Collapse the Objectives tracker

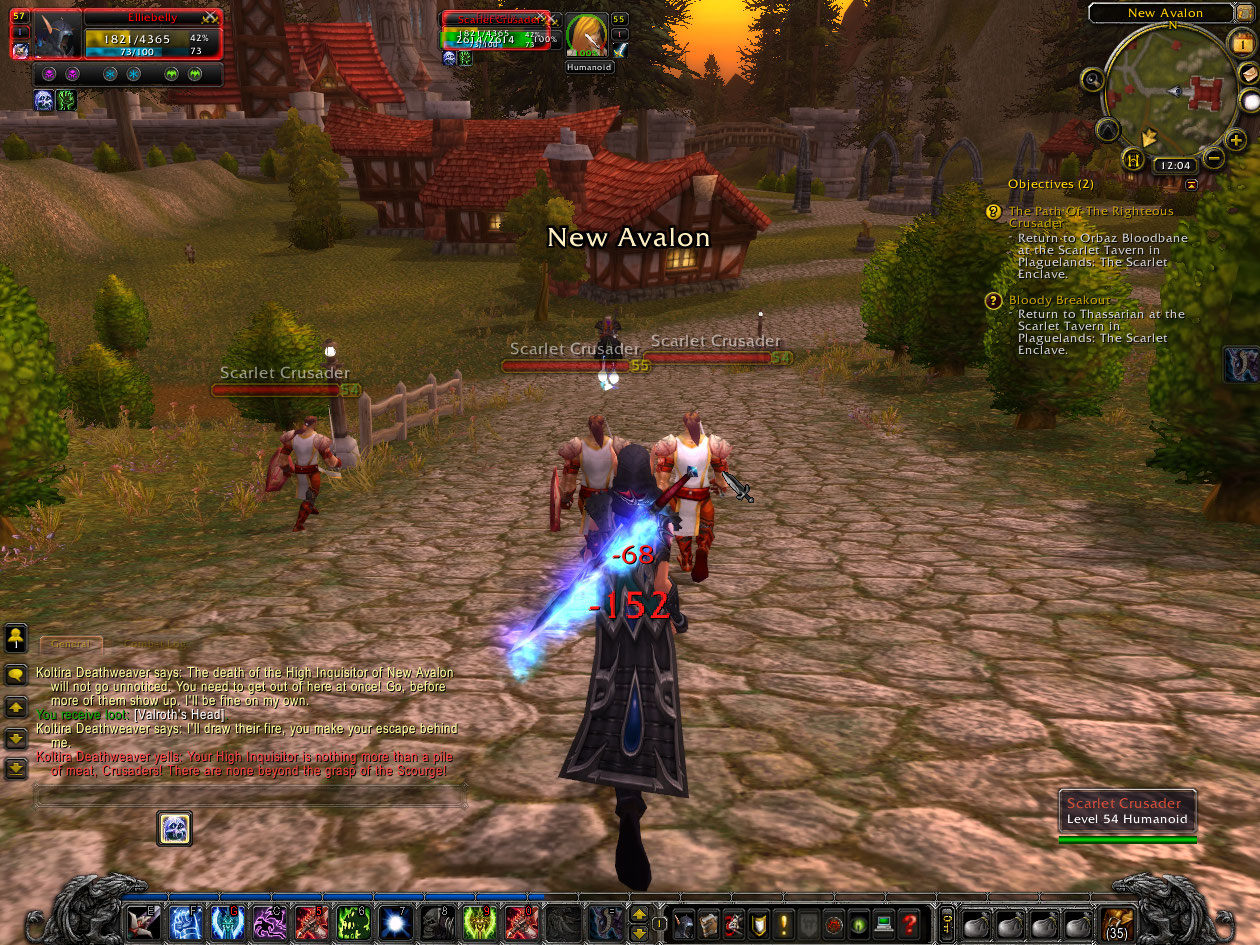[x=1191, y=185]
